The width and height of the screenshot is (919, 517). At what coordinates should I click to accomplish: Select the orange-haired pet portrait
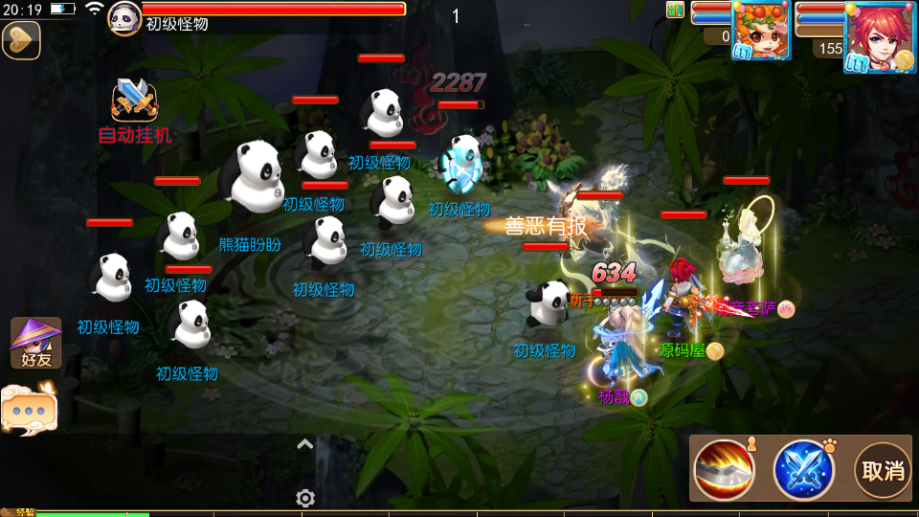761,30
